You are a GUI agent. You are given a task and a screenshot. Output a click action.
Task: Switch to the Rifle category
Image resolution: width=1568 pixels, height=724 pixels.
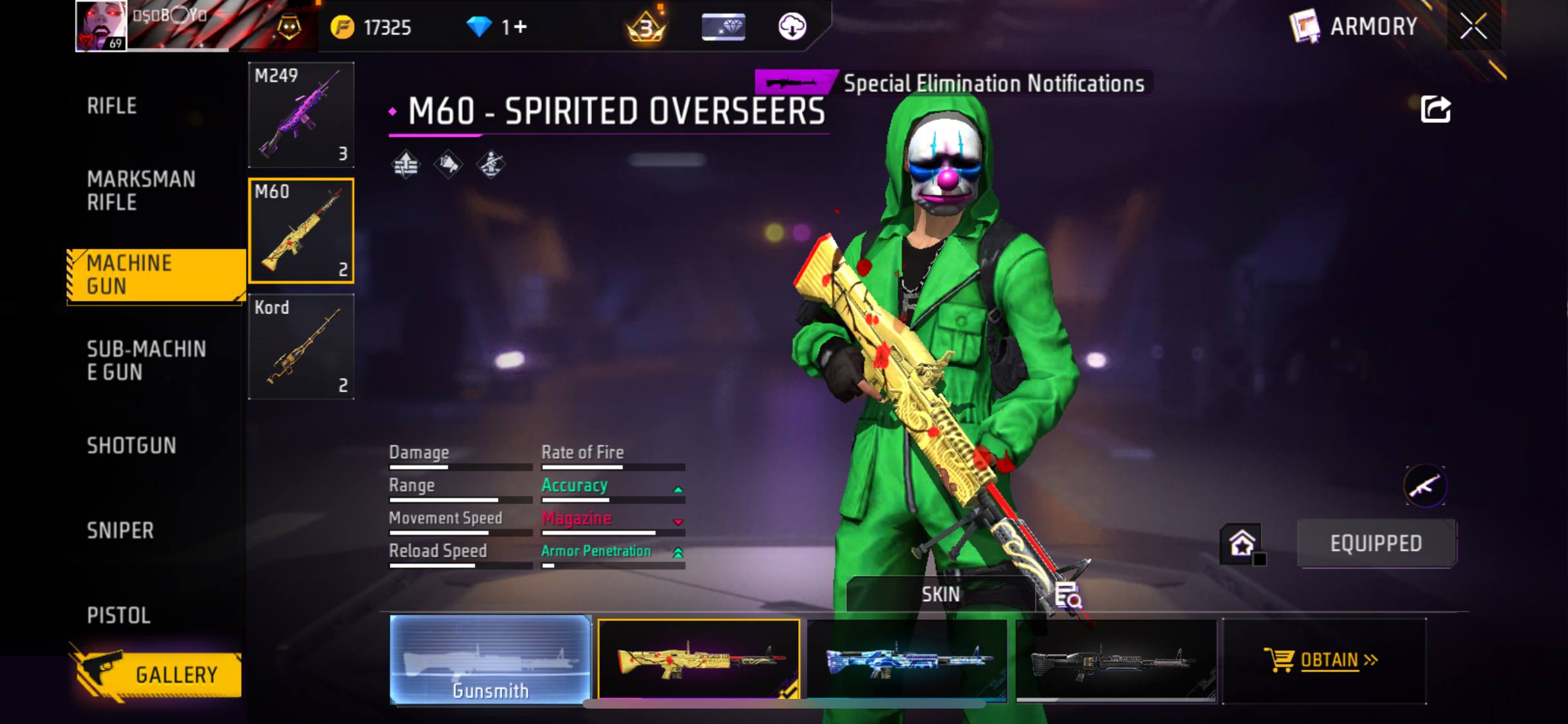click(112, 106)
